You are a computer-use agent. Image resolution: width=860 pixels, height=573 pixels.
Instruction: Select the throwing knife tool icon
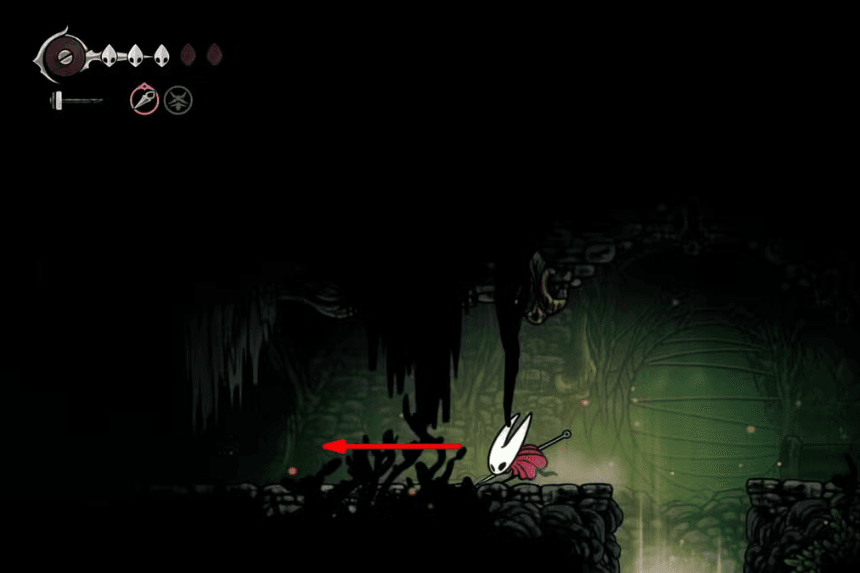click(x=145, y=100)
